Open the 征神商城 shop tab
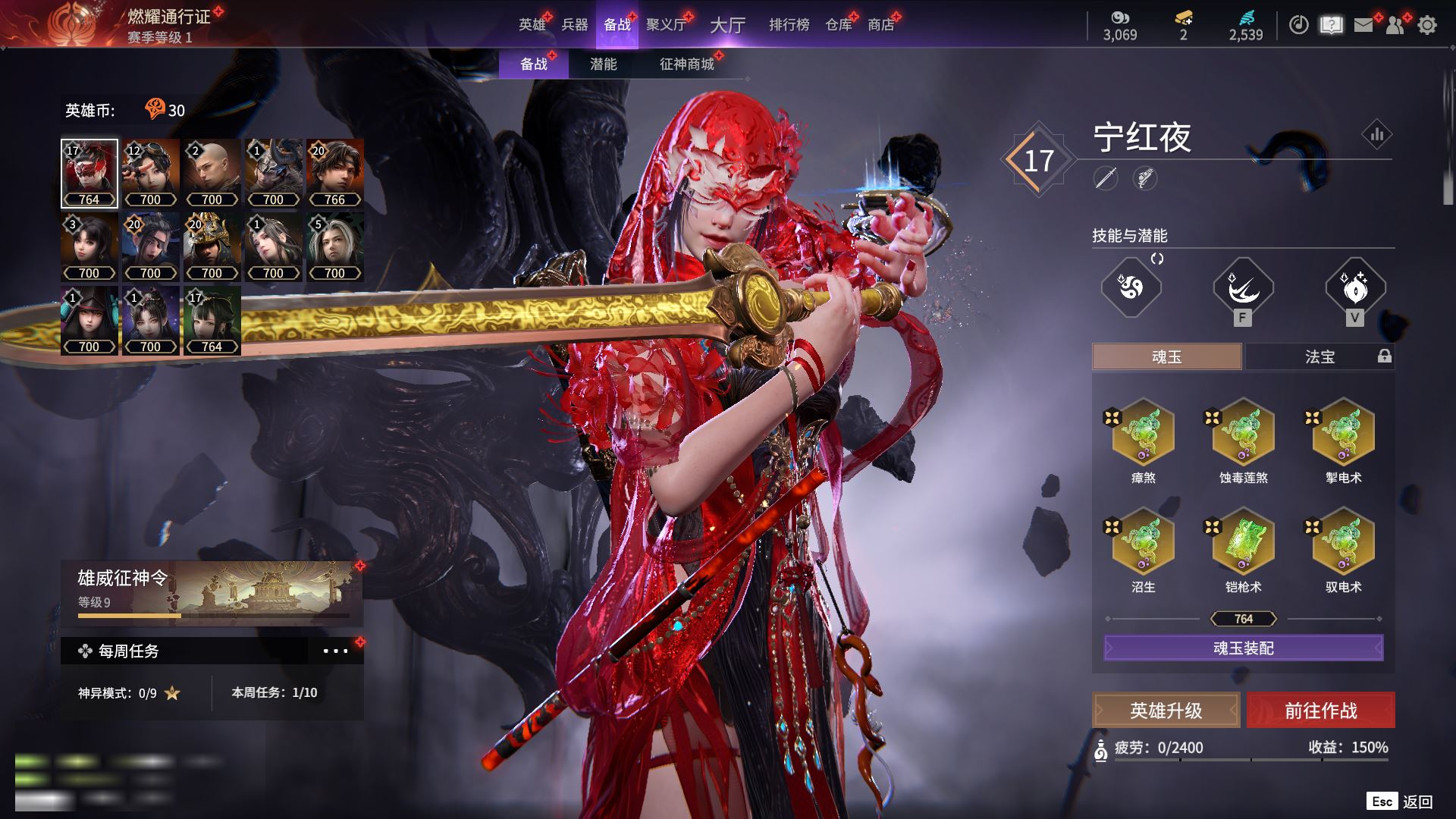This screenshot has width=1456, height=819. (x=686, y=64)
